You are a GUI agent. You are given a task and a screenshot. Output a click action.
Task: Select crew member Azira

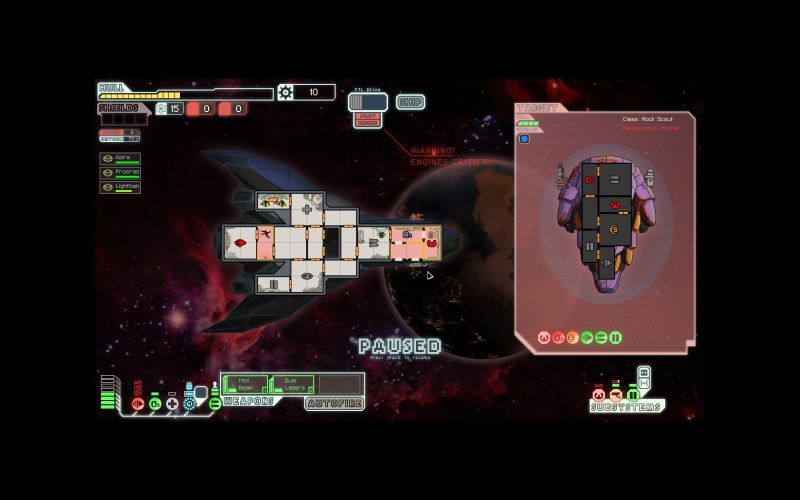tap(120, 158)
